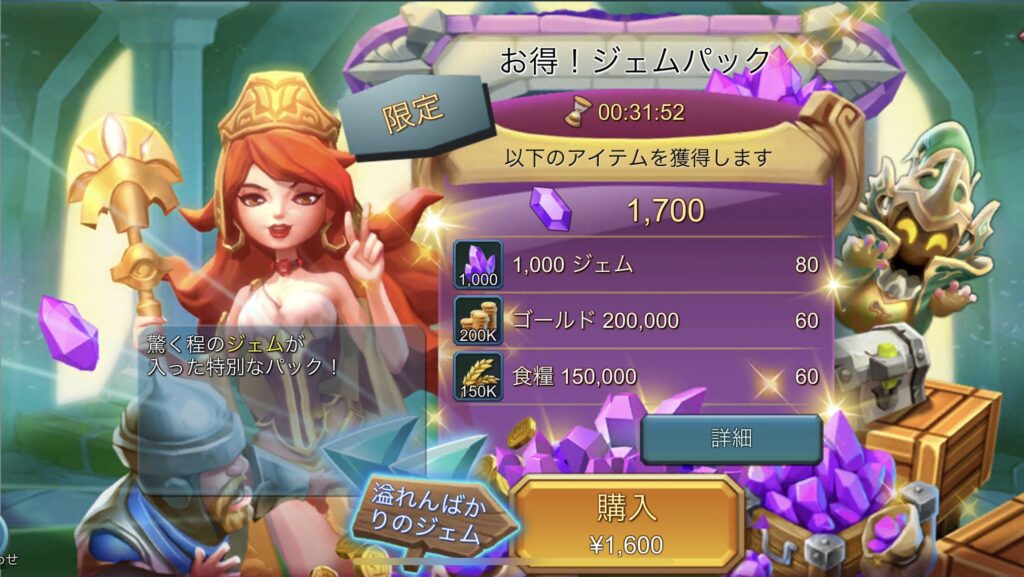This screenshot has height=577, width=1024.
Task: Select the ゴールド 200,000 item row
Action: tap(640, 321)
